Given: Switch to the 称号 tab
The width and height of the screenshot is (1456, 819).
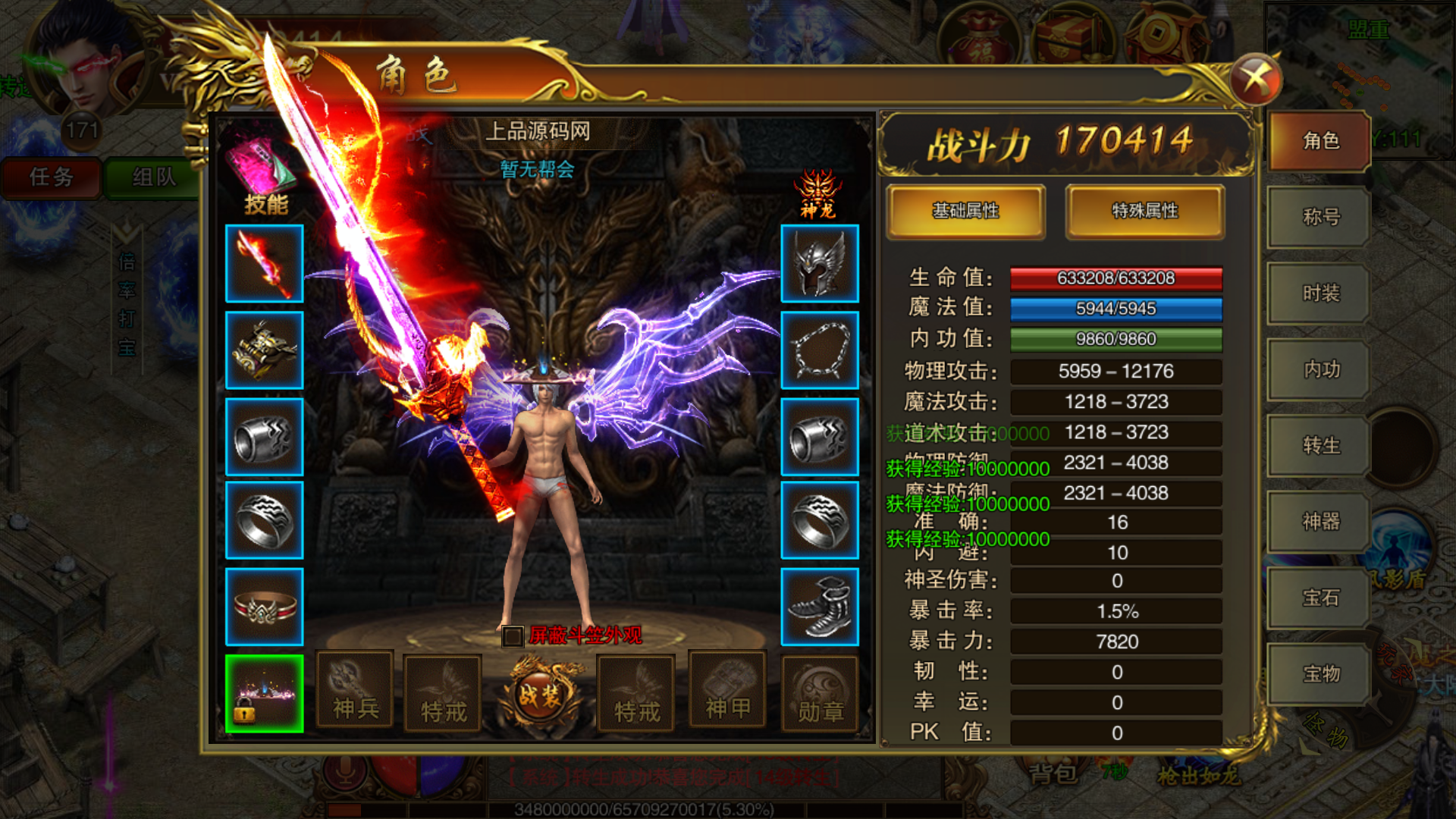Looking at the screenshot, I should 1320,217.
